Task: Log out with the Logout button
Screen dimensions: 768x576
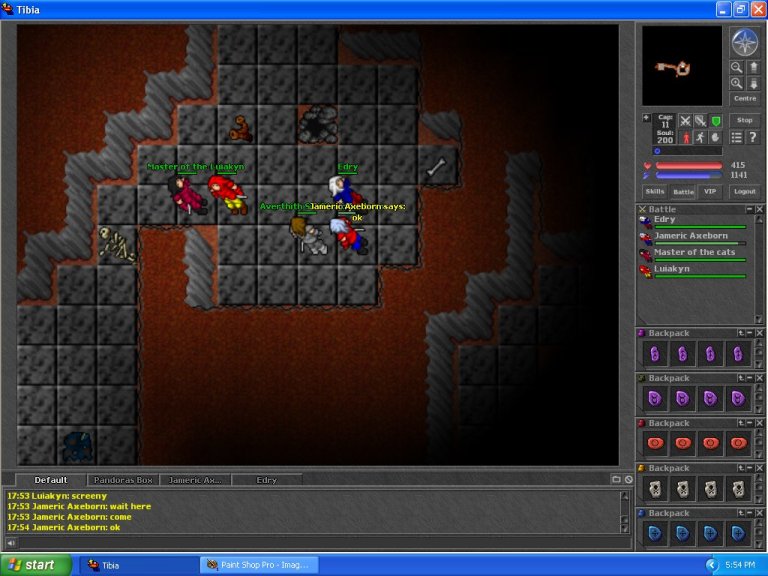Action: coord(744,191)
